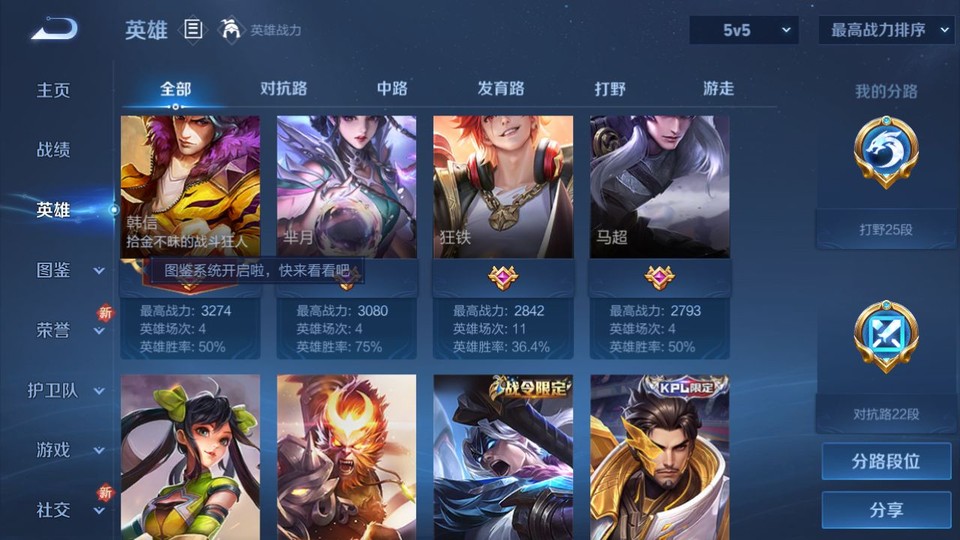This screenshot has height=540, width=960.
Task: Expand the 图鉴 sidebar entry
Action: (x=68, y=270)
